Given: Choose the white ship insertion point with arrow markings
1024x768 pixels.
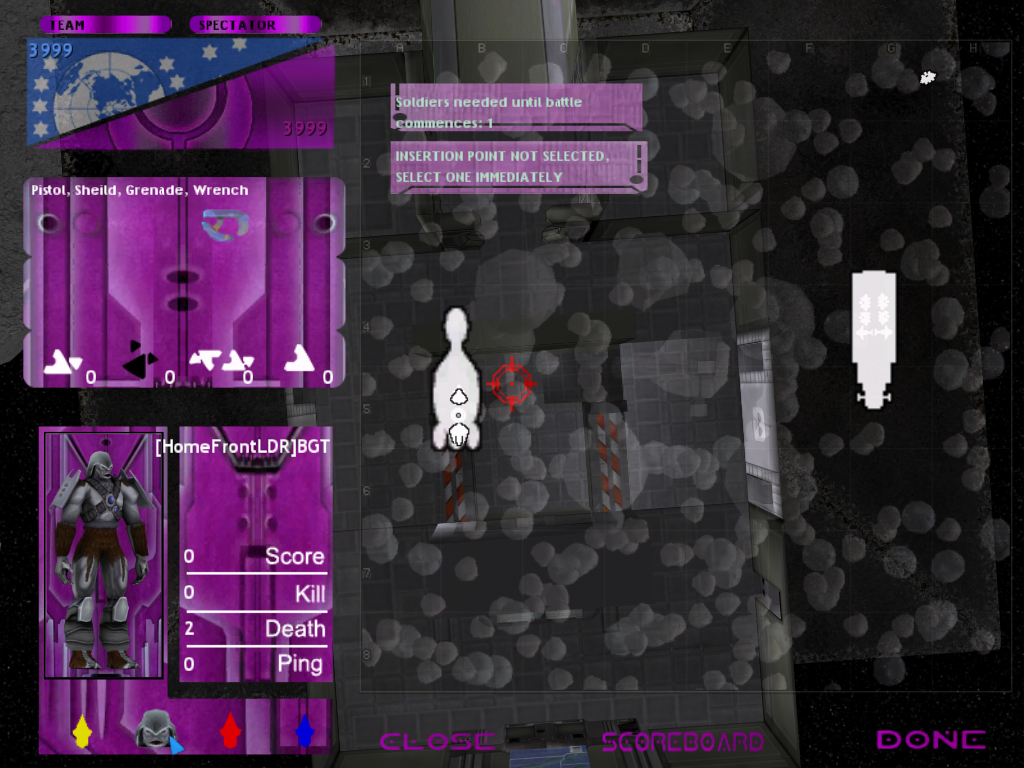Looking at the screenshot, I should pos(873,338).
